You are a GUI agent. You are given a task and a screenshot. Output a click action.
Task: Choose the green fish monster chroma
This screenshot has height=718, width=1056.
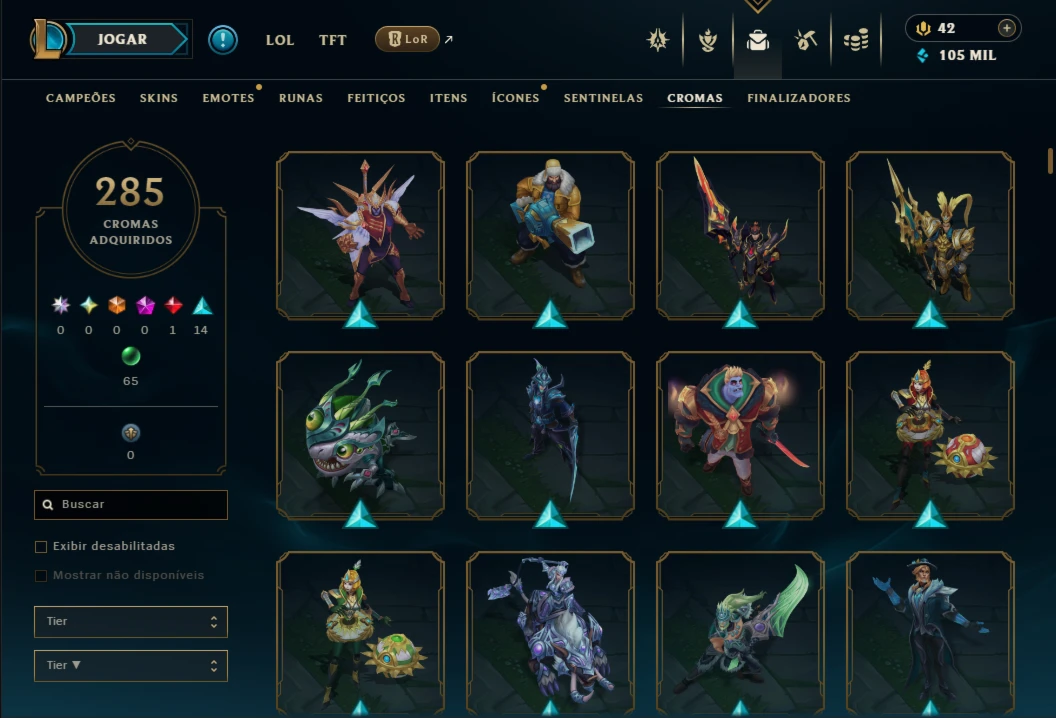click(360, 435)
